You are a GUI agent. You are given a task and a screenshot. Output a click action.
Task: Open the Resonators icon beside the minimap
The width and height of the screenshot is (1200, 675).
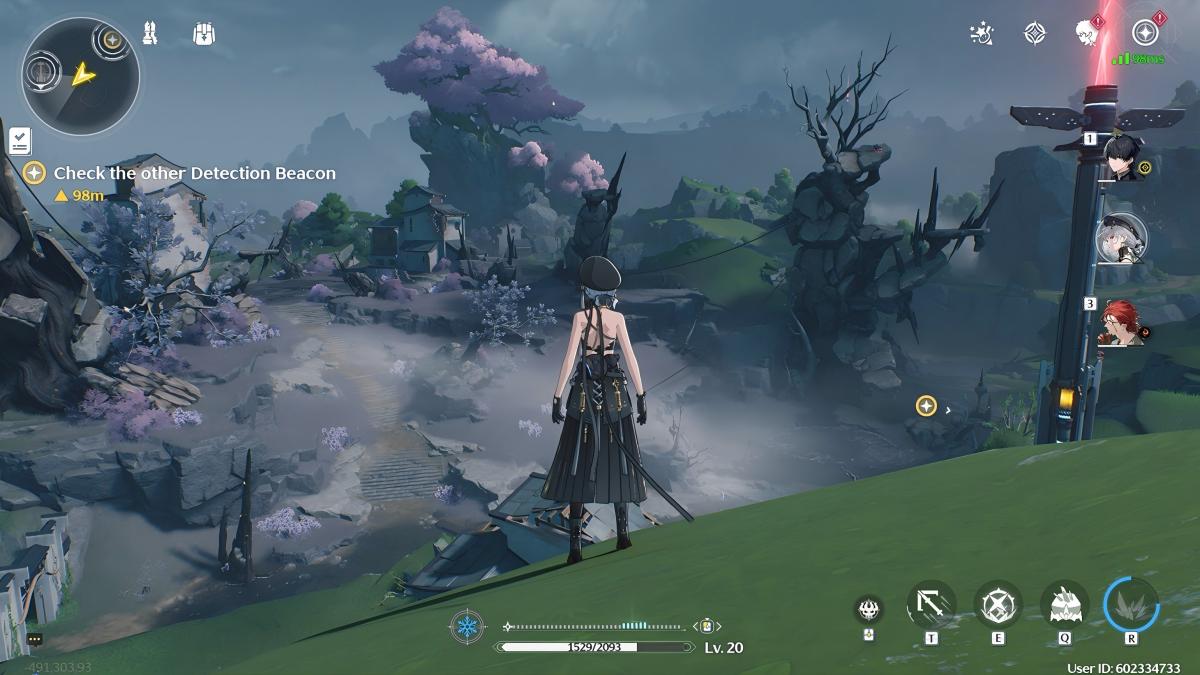coord(151,34)
